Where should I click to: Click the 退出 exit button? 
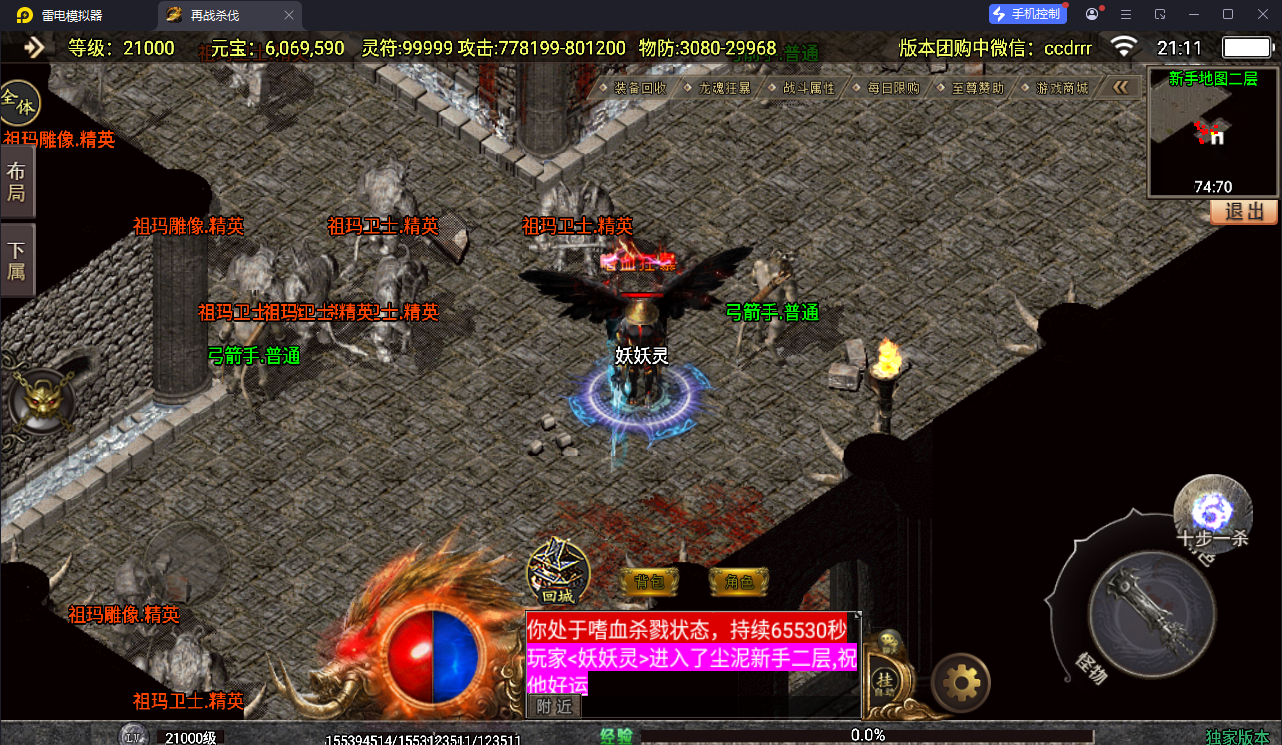[1244, 212]
